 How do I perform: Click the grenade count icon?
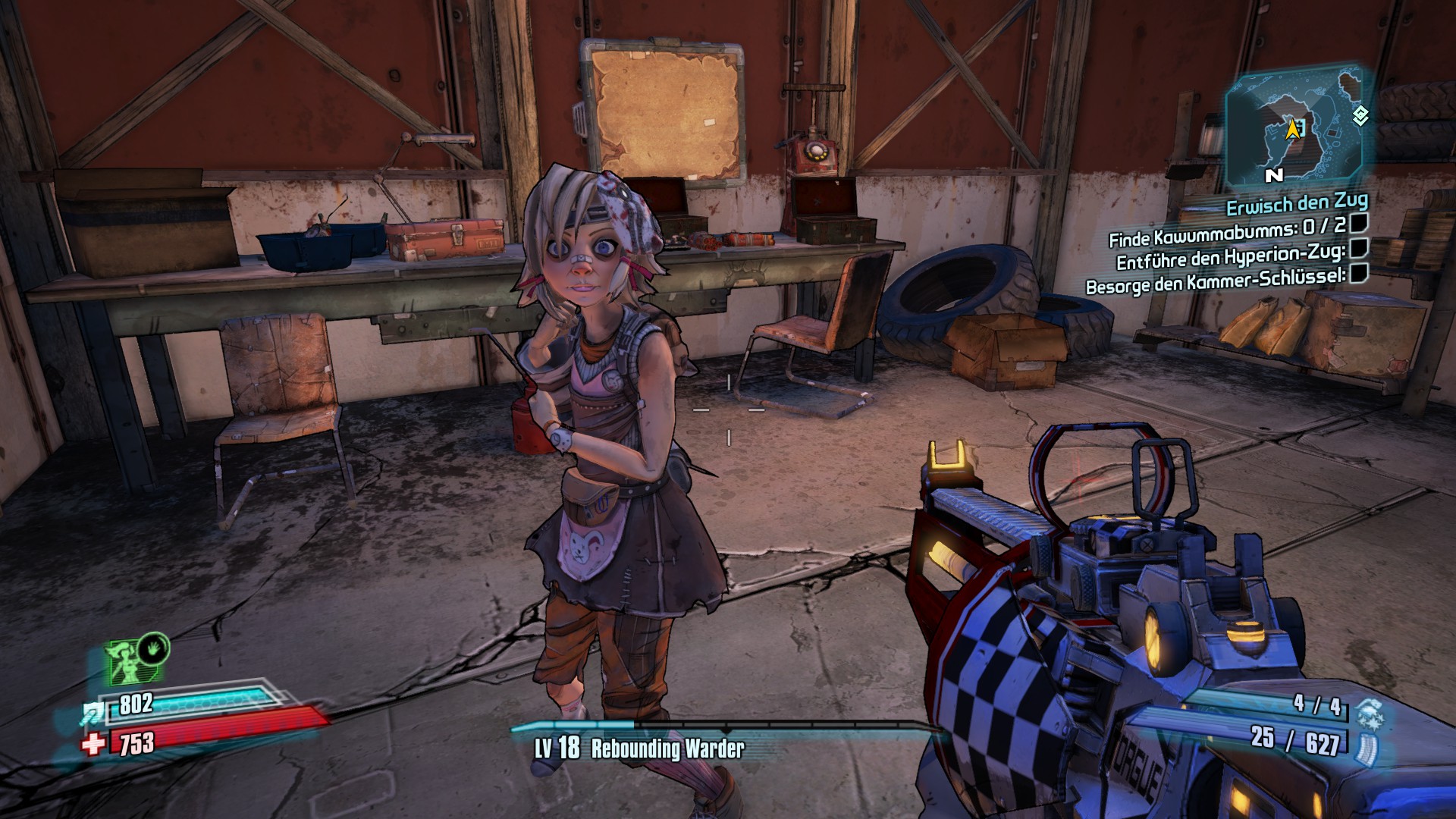[x=1370, y=713]
